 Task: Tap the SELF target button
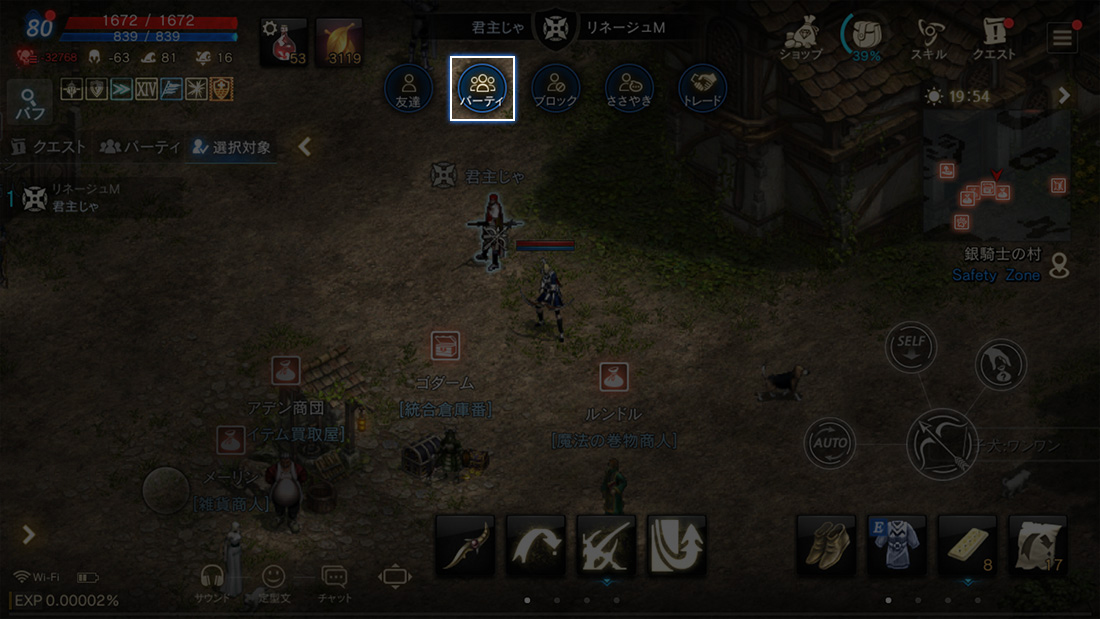[x=911, y=347]
